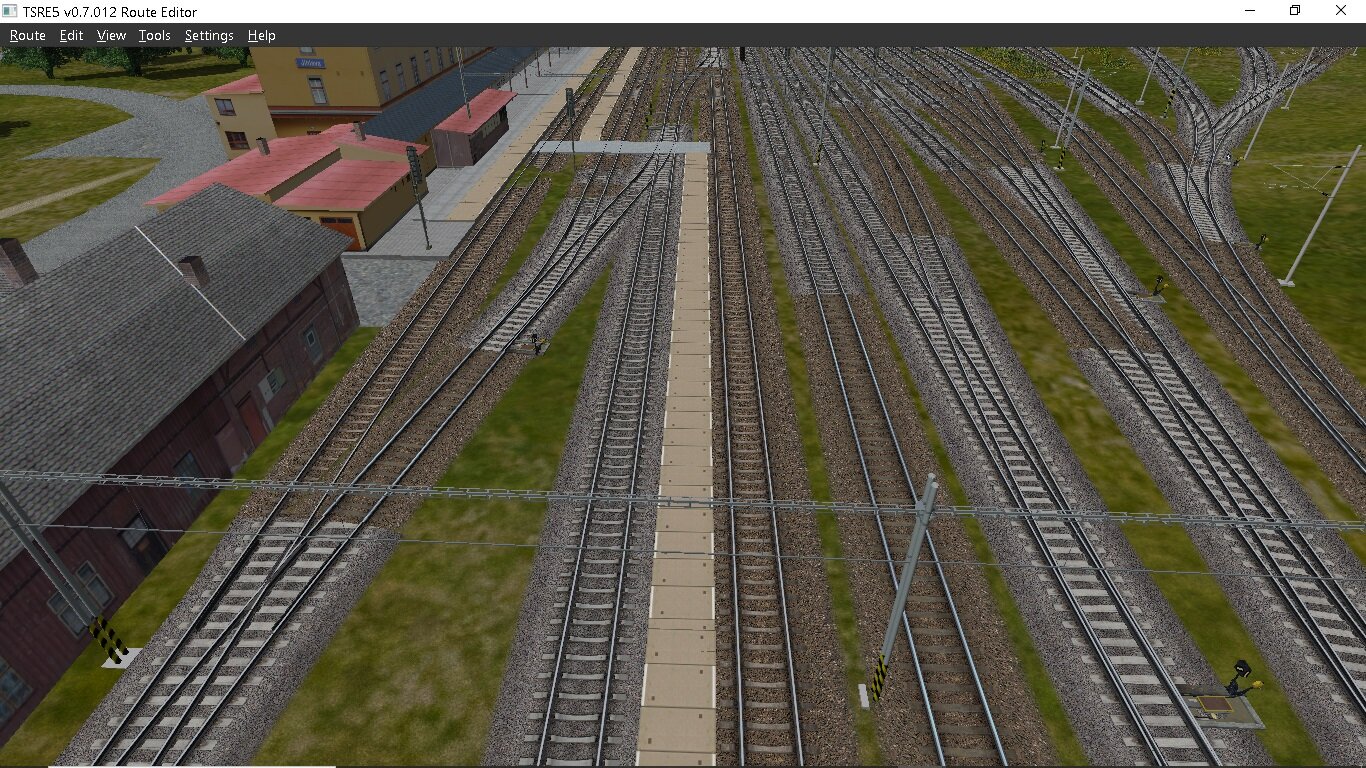The height and width of the screenshot is (768, 1366).
Task: Click the TSRE5 application icon in the titlebar
Action: coord(11,11)
